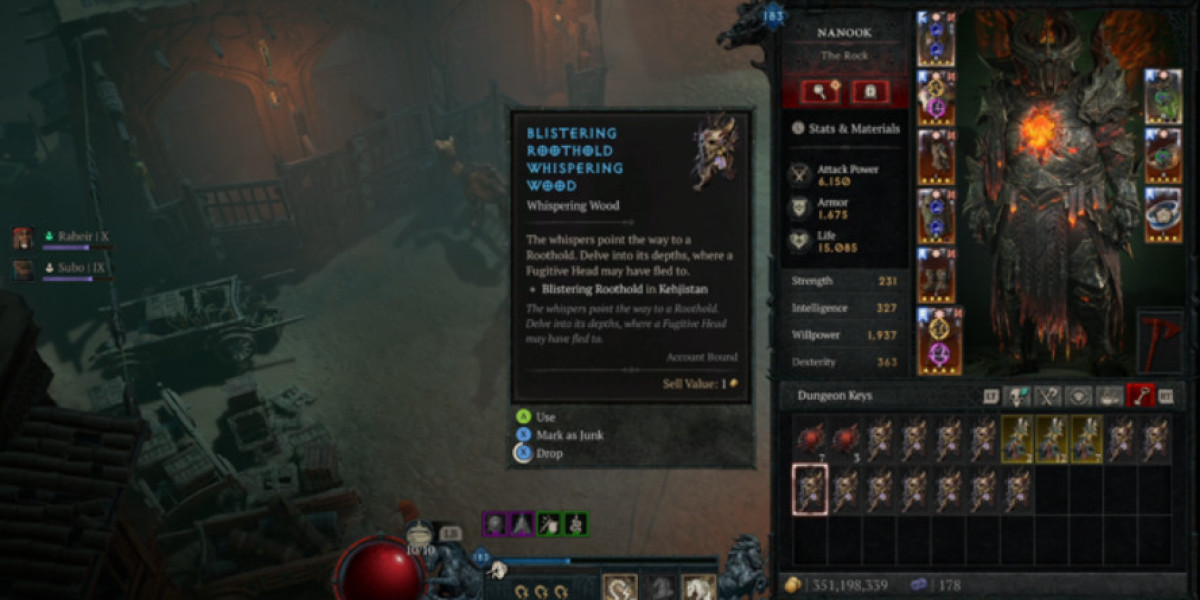The height and width of the screenshot is (600, 1200).
Task: Click Raheir's party member portrait
Action: 23,238
